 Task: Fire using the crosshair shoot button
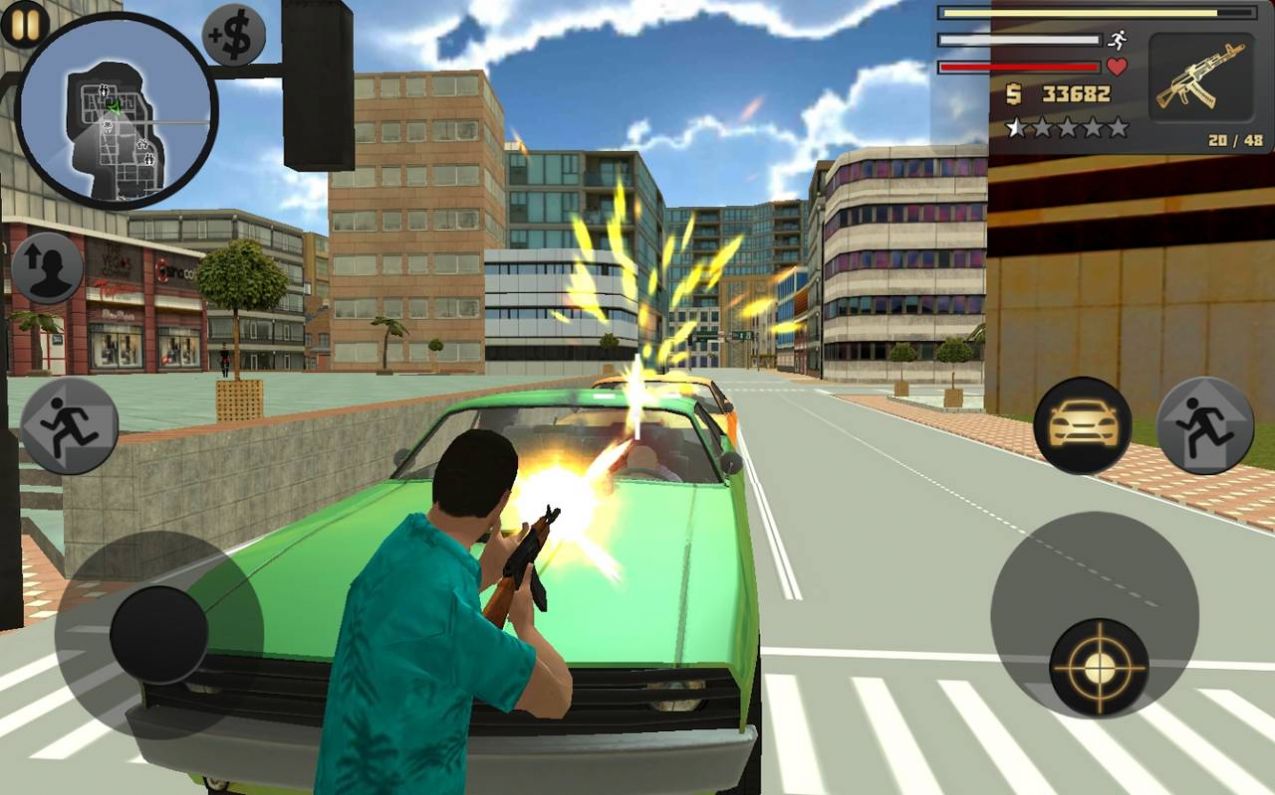[x=1099, y=667]
